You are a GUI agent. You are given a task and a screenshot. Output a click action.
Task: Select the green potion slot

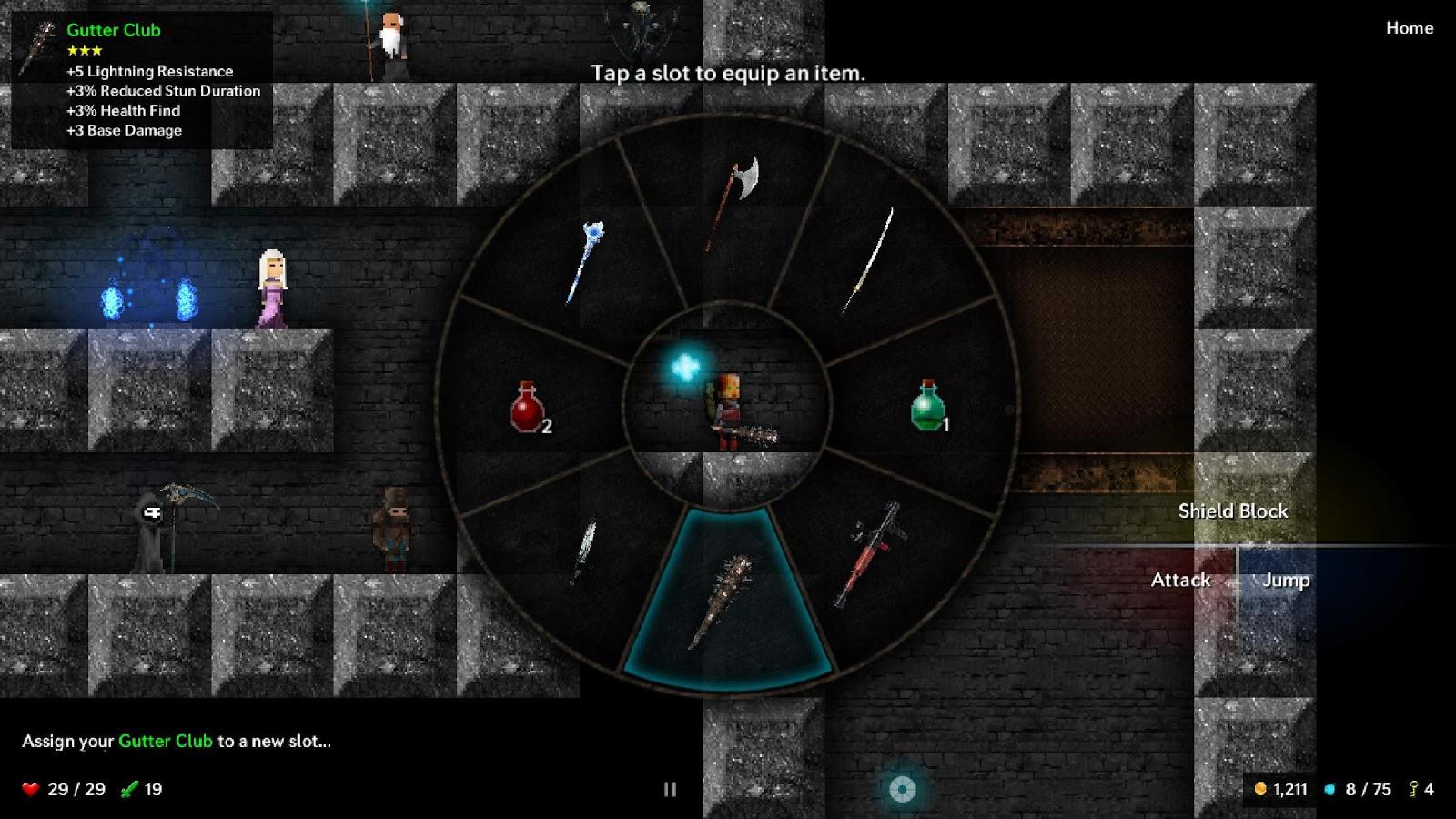click(x=927, y=406)
